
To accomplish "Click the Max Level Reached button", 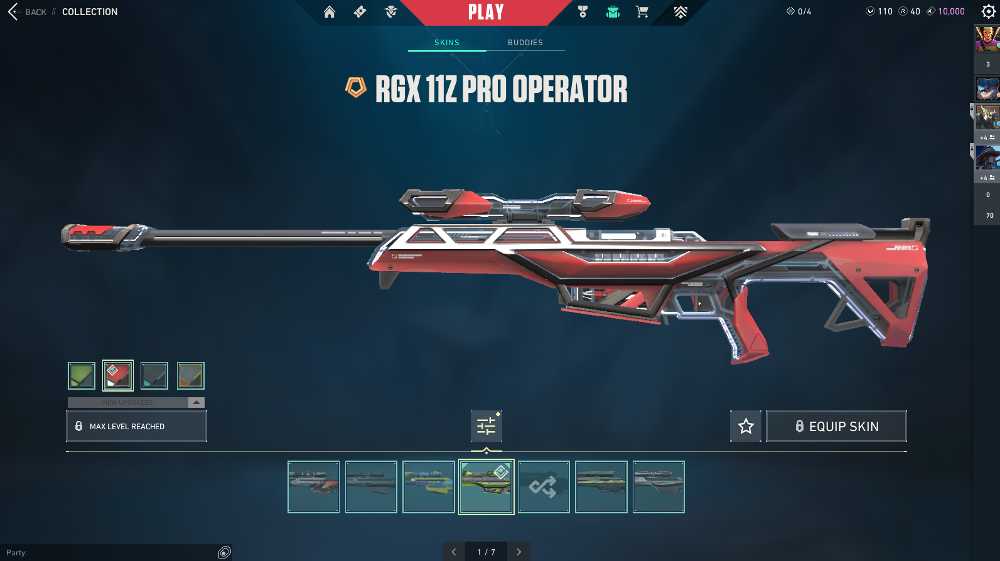I will 136,426.
